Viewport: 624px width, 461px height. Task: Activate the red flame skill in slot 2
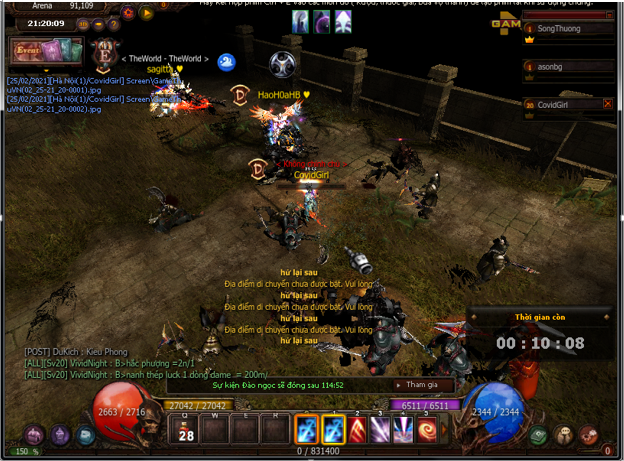coord(356,429)
